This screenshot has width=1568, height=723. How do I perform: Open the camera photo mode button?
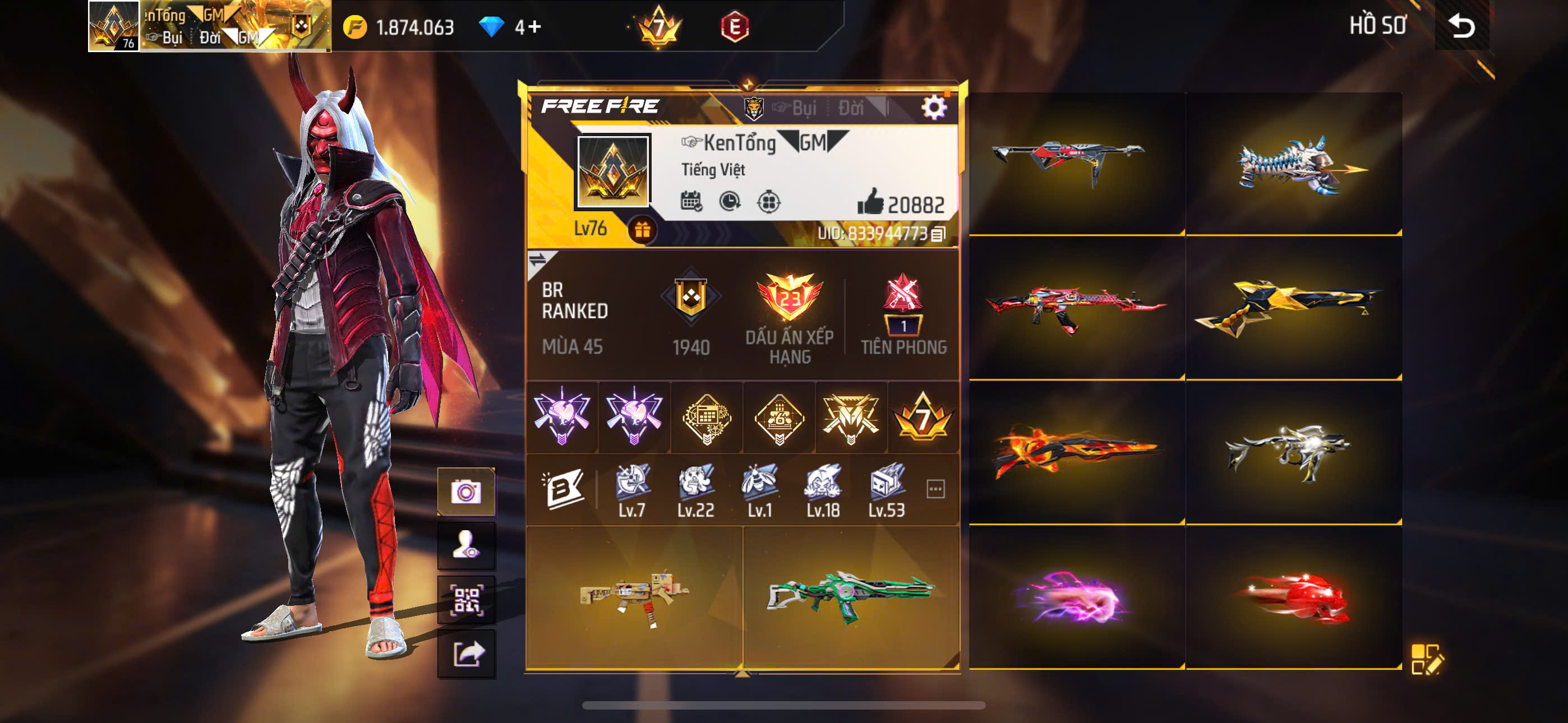tap(465, 492)
